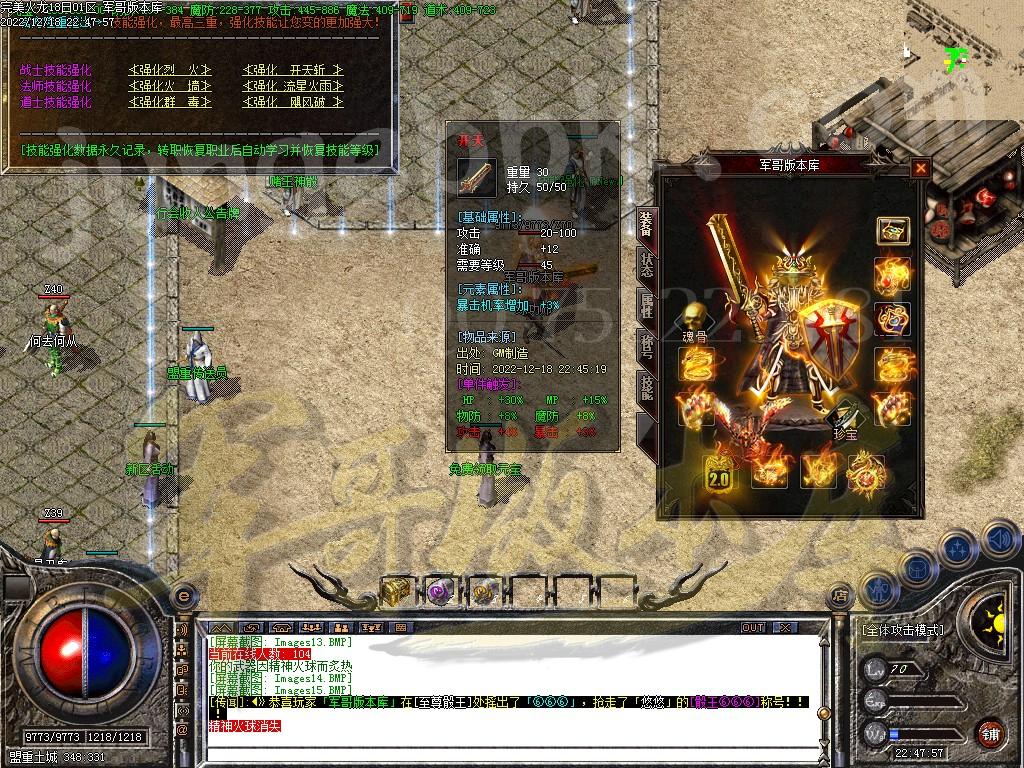Open the 铺 shop button
Screen dimensions: 1024x768
tap(989, 733)
